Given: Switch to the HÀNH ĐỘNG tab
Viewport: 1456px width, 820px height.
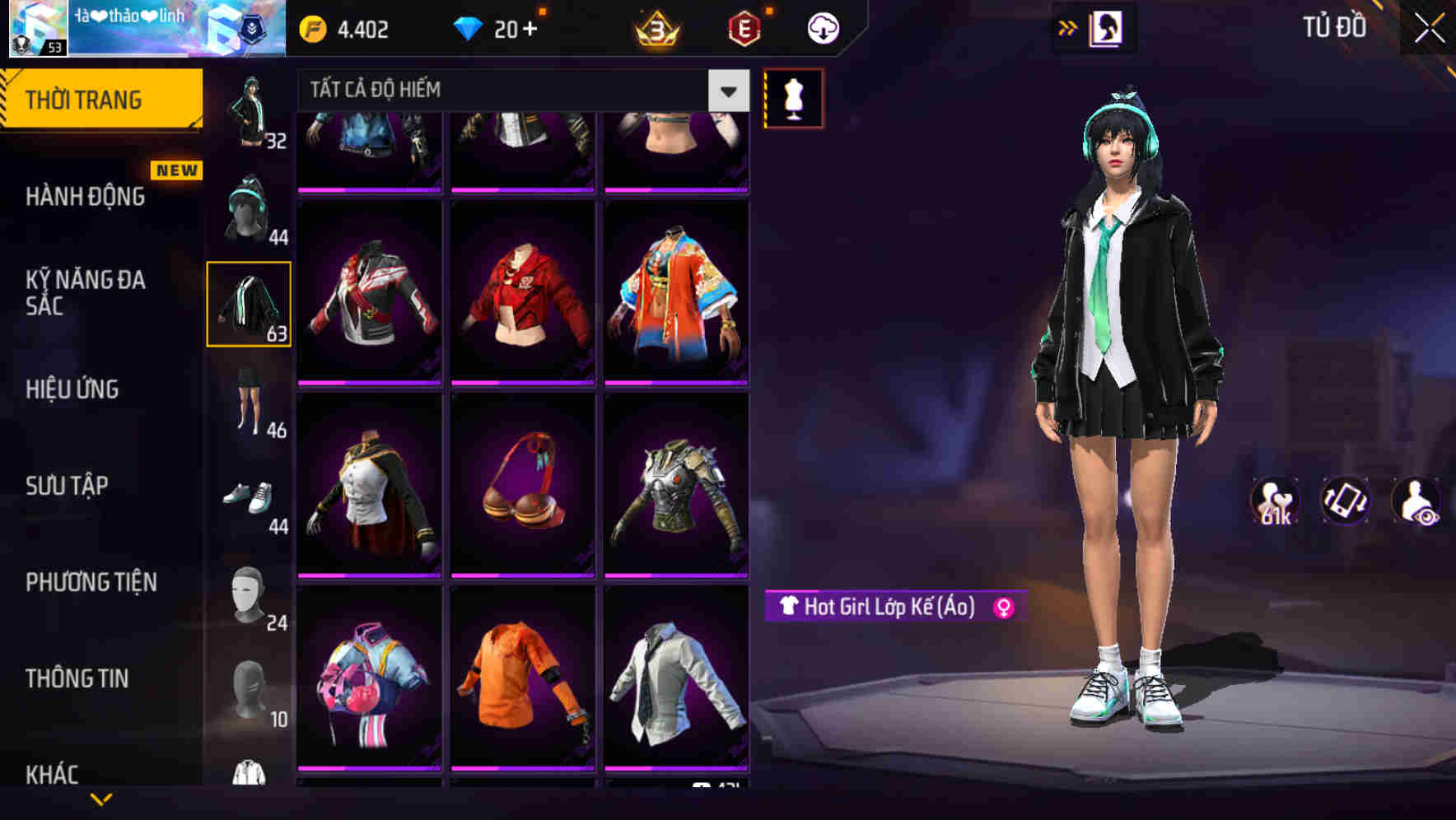Looking at the screenshot, I should click(x=86, y=197).
